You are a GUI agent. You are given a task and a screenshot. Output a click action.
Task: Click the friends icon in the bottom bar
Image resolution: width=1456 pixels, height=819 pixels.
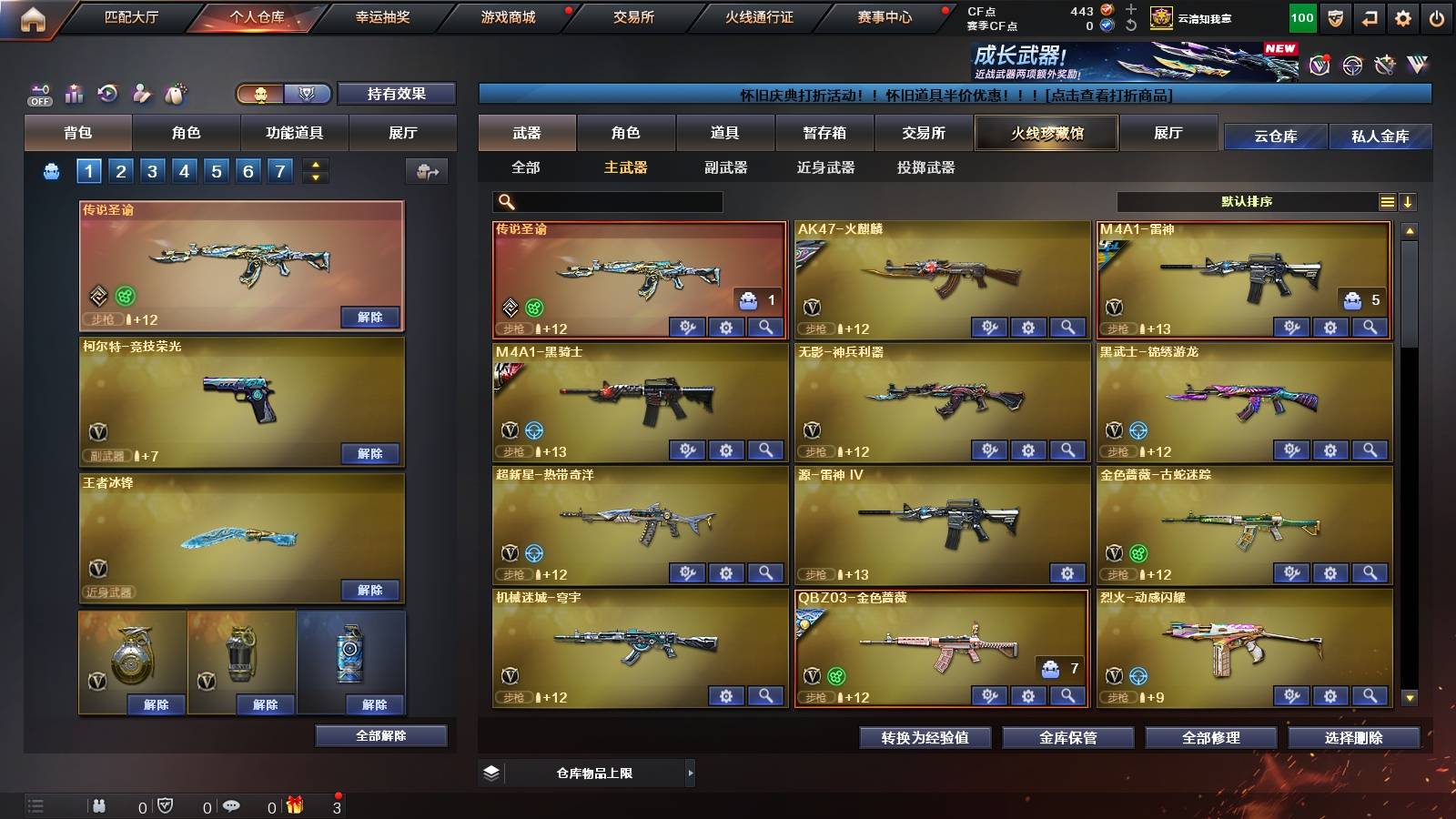(97, 805)
